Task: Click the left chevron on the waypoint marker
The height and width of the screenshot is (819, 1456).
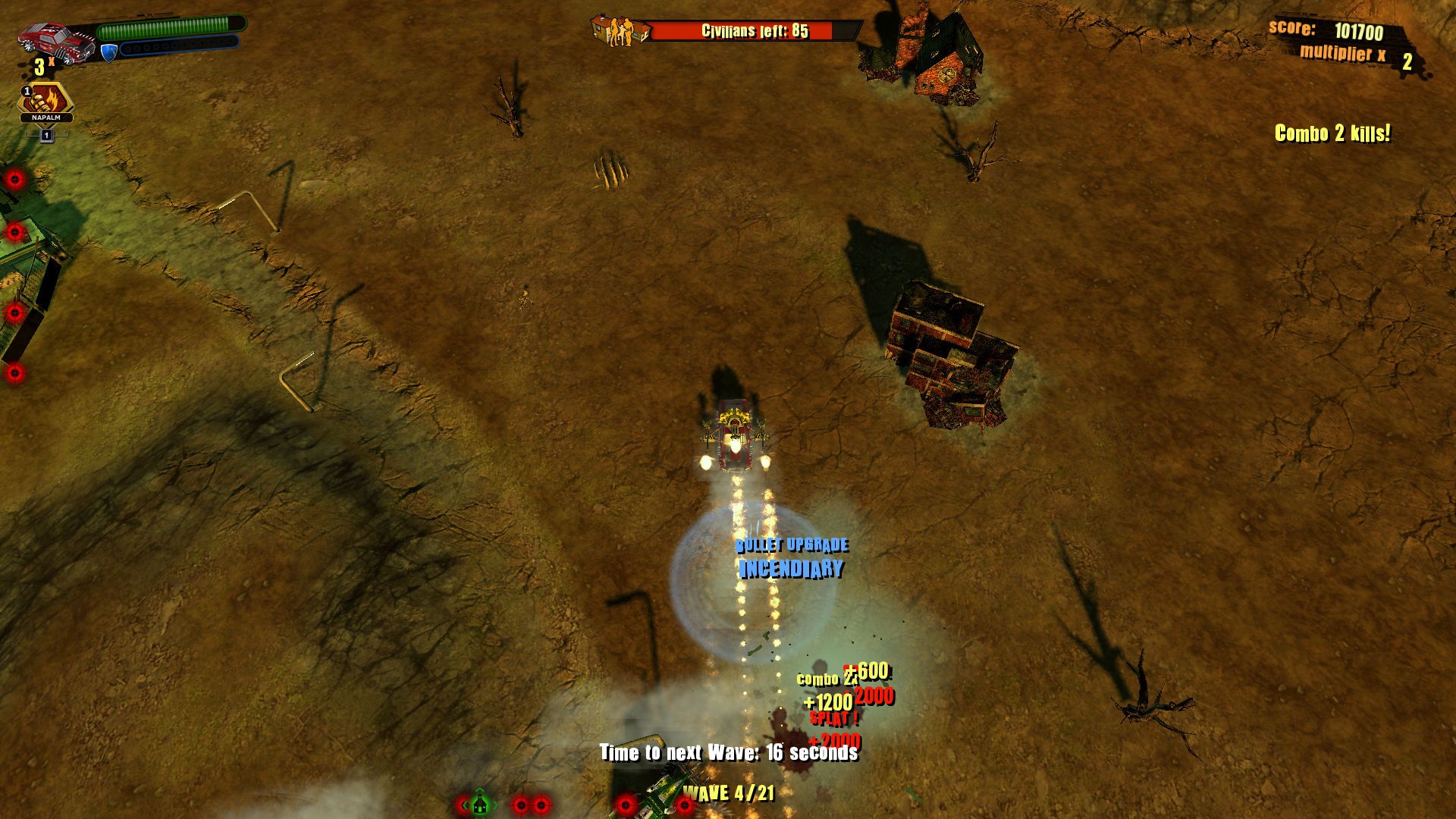Action: (464, 805)
